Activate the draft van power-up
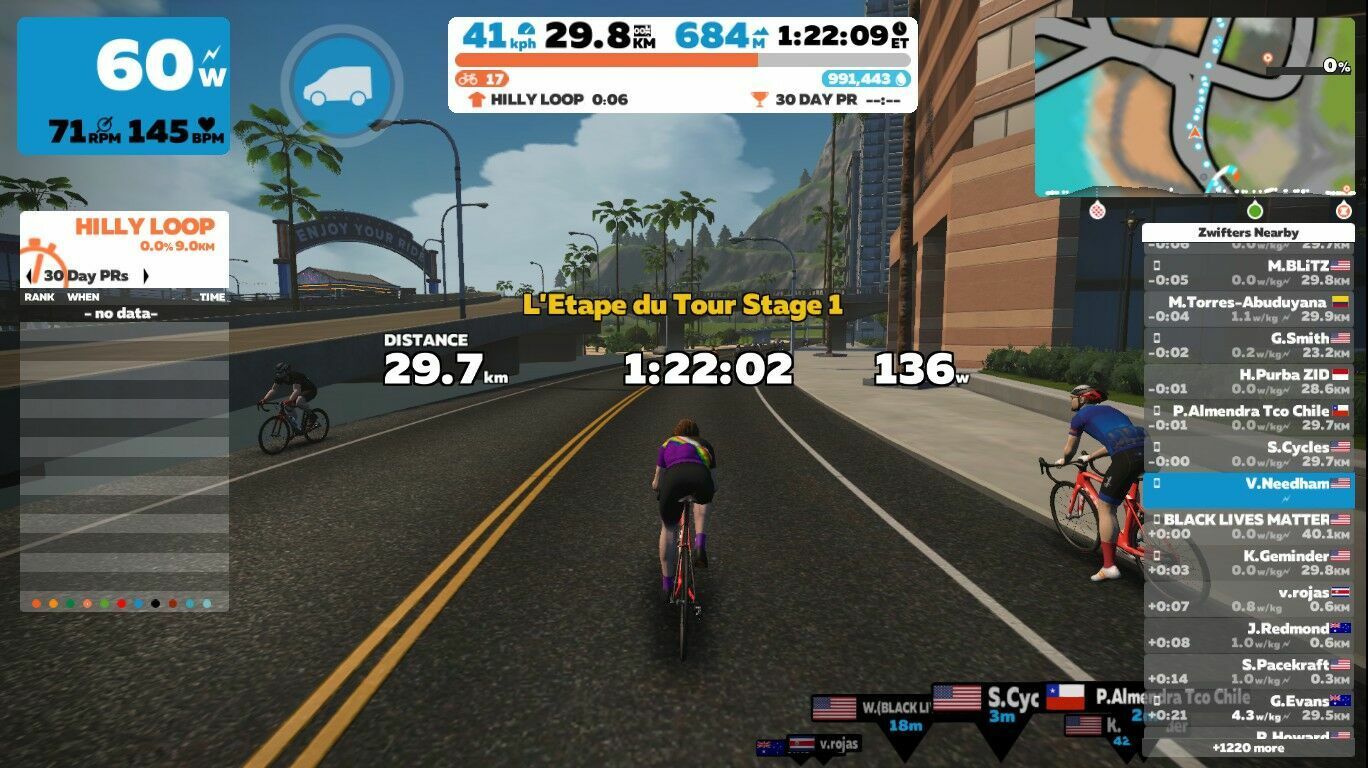Viewport: 1368px width, 768px height. [x=341, y=83]
